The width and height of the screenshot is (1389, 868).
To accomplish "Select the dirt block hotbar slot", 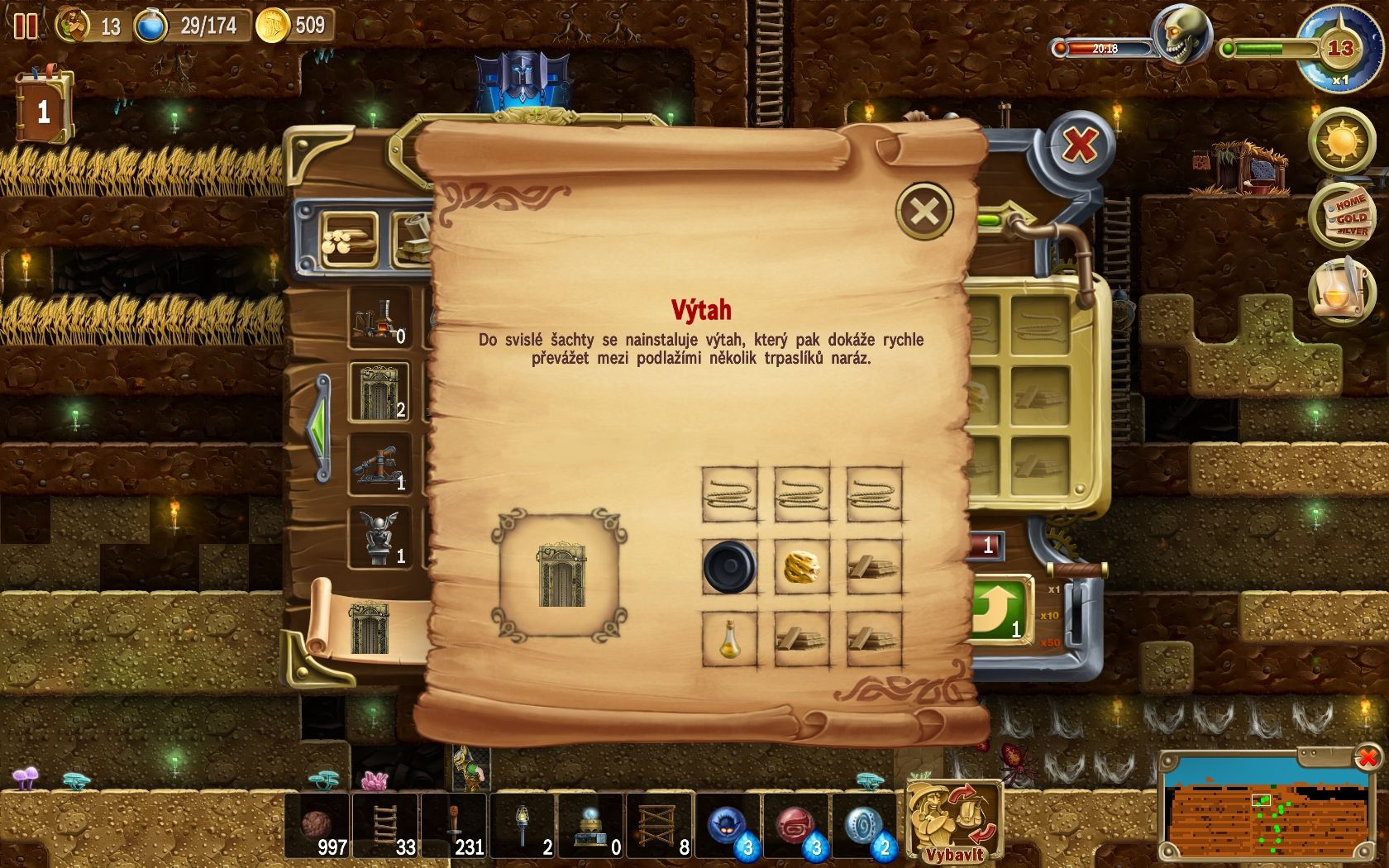I will pyautogui.click(x=317, y=826).
